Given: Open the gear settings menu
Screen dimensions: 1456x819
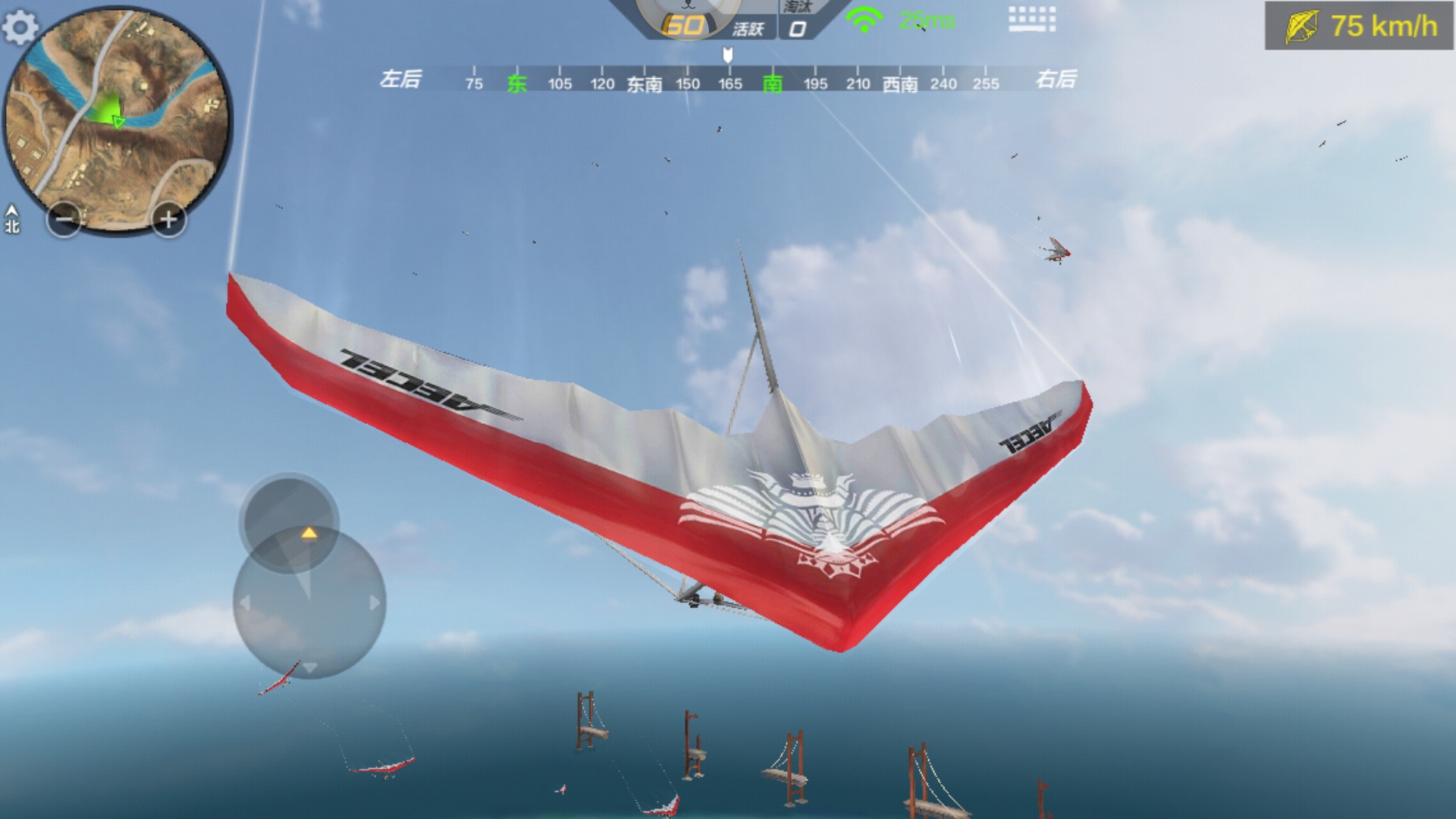Looking at the screenshot, I should pos(20,28).
